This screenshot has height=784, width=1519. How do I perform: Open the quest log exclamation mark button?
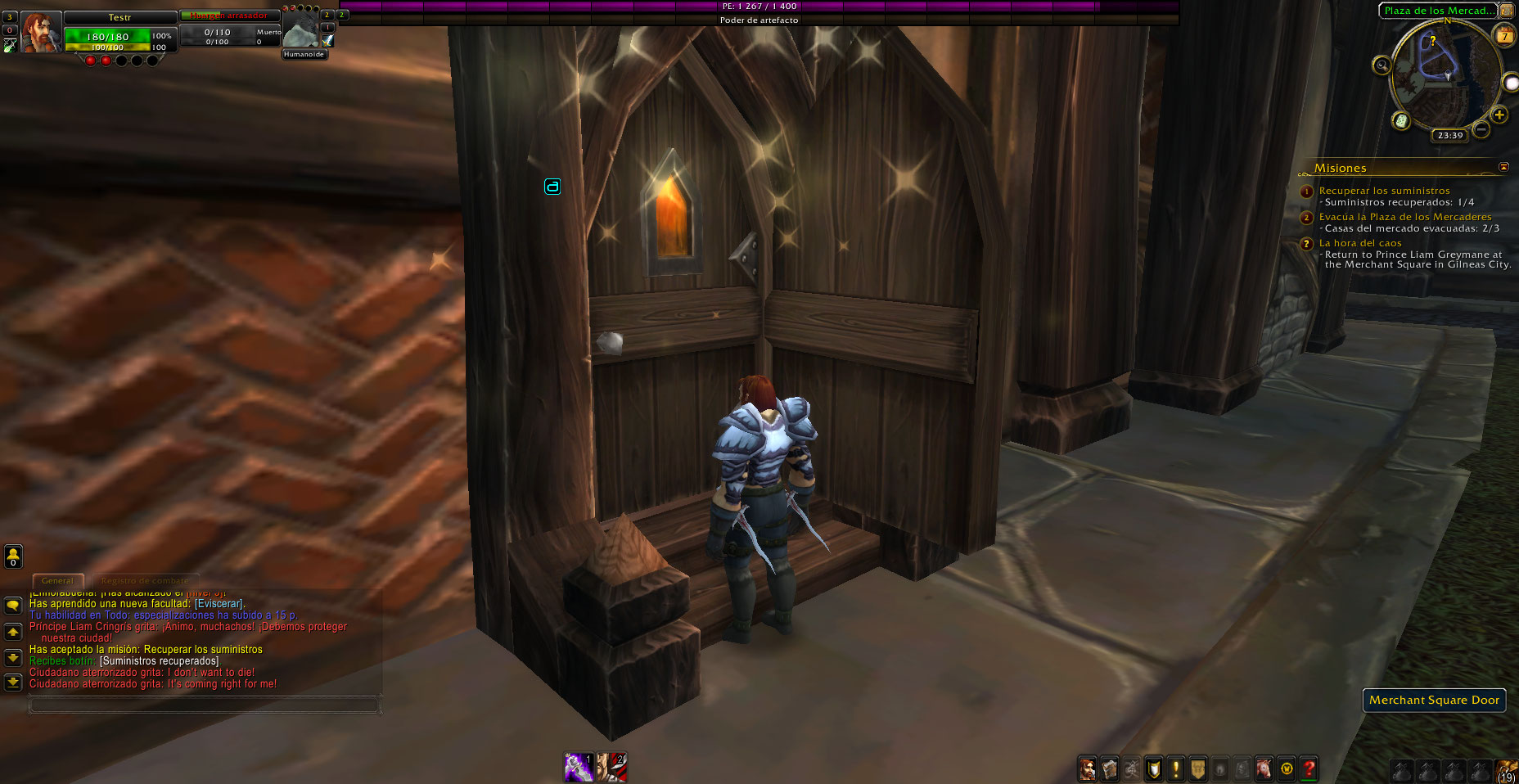pyautogui.click(x=1176, y=769)
